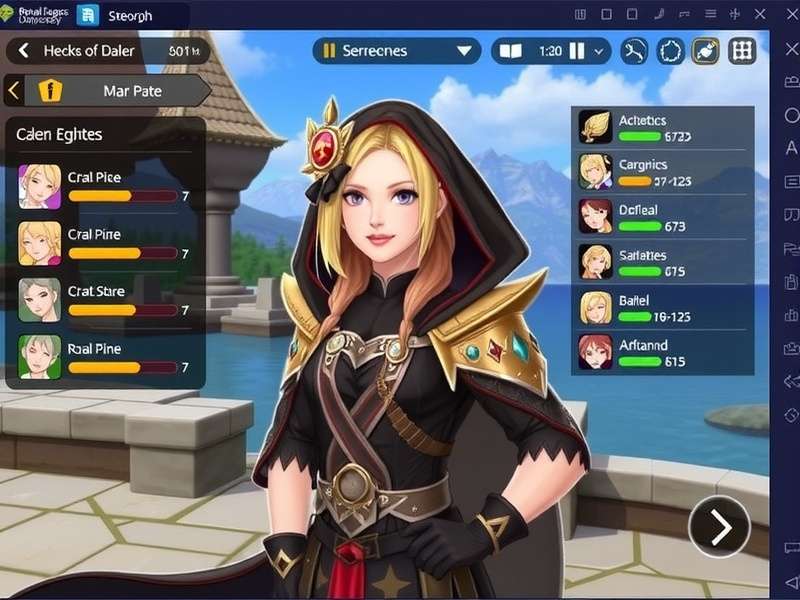This screenshot has height=600, width=800.
Task: Click the grid layout icon
Action: [742, 51]
